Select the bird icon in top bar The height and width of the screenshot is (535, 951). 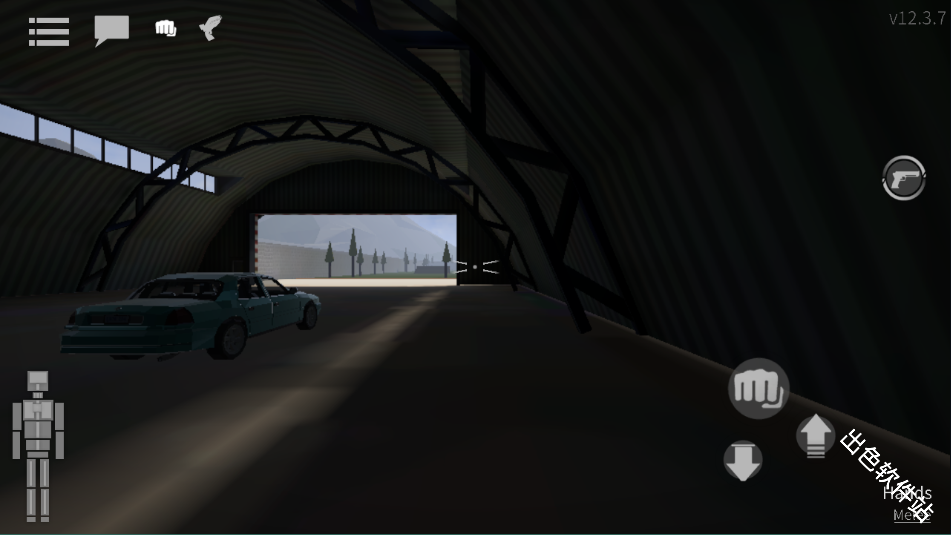pos(210,28)
